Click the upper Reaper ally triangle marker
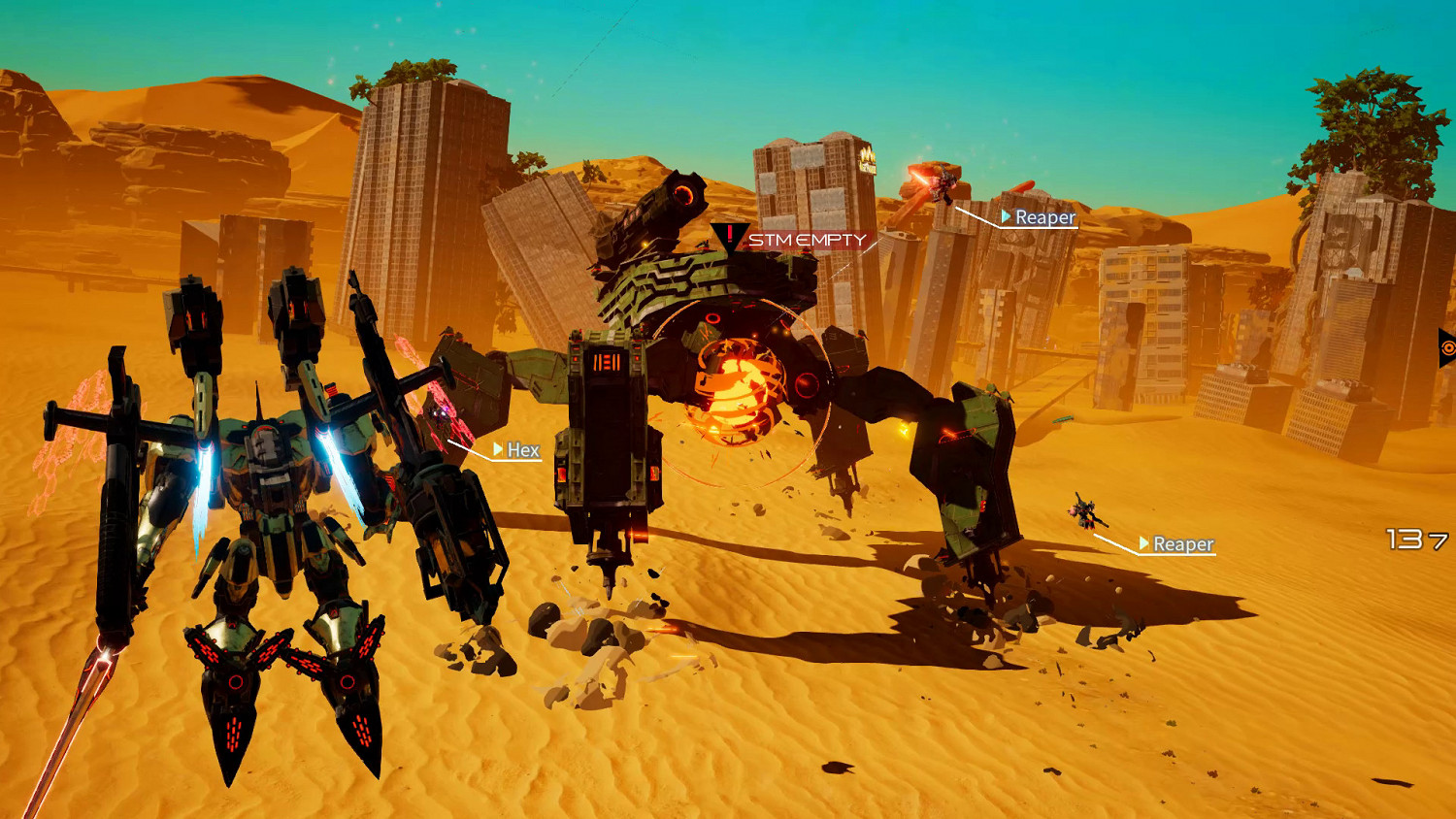 (1005, 218)
